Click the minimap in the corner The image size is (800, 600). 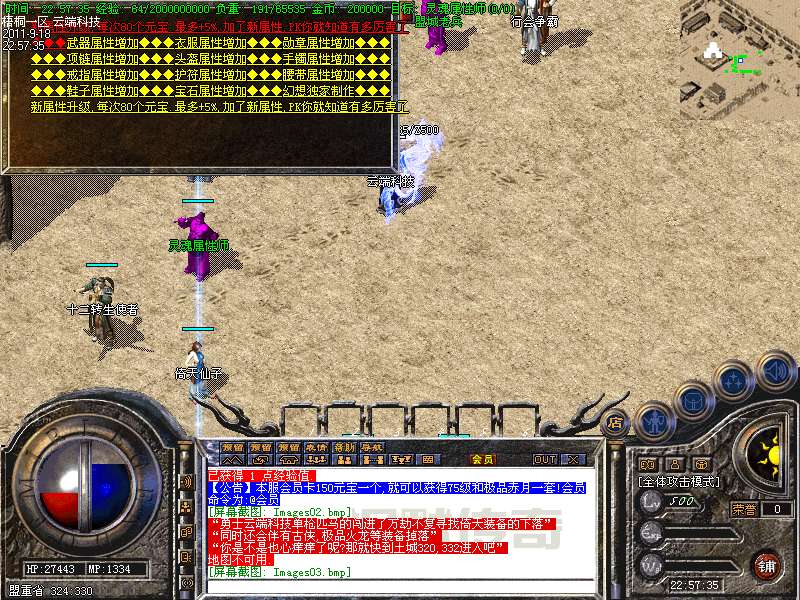click(738, 49)
